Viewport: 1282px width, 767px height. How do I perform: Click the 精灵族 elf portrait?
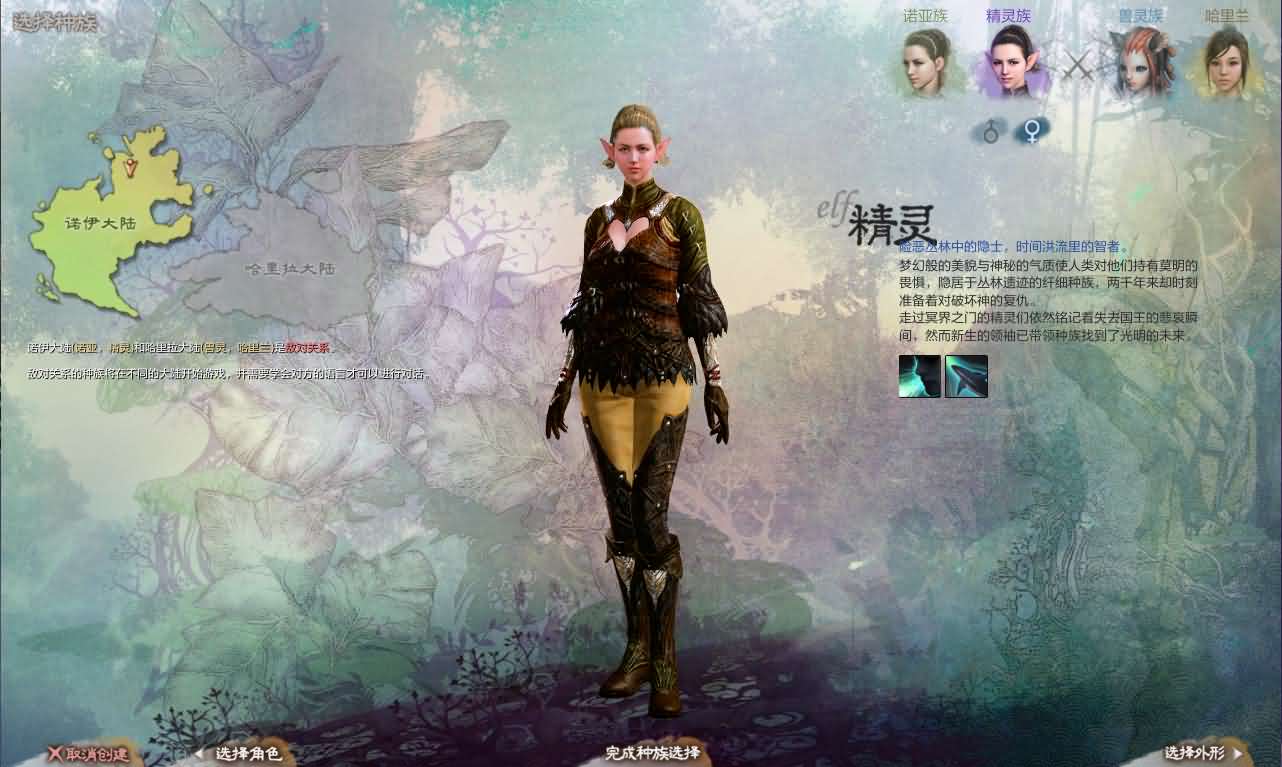(1012, 62)
